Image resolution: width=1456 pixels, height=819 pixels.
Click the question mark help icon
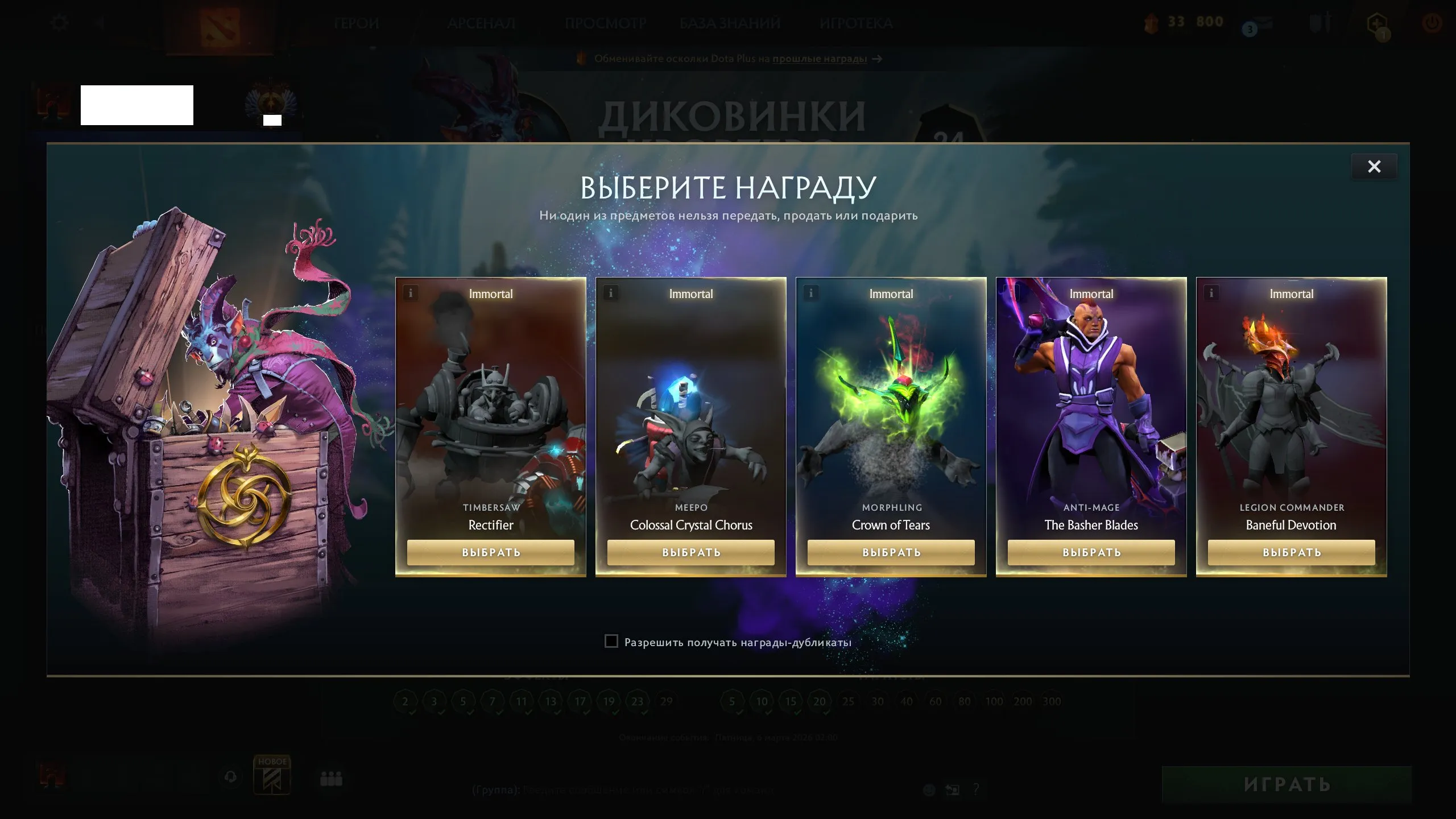pos(977,789)
